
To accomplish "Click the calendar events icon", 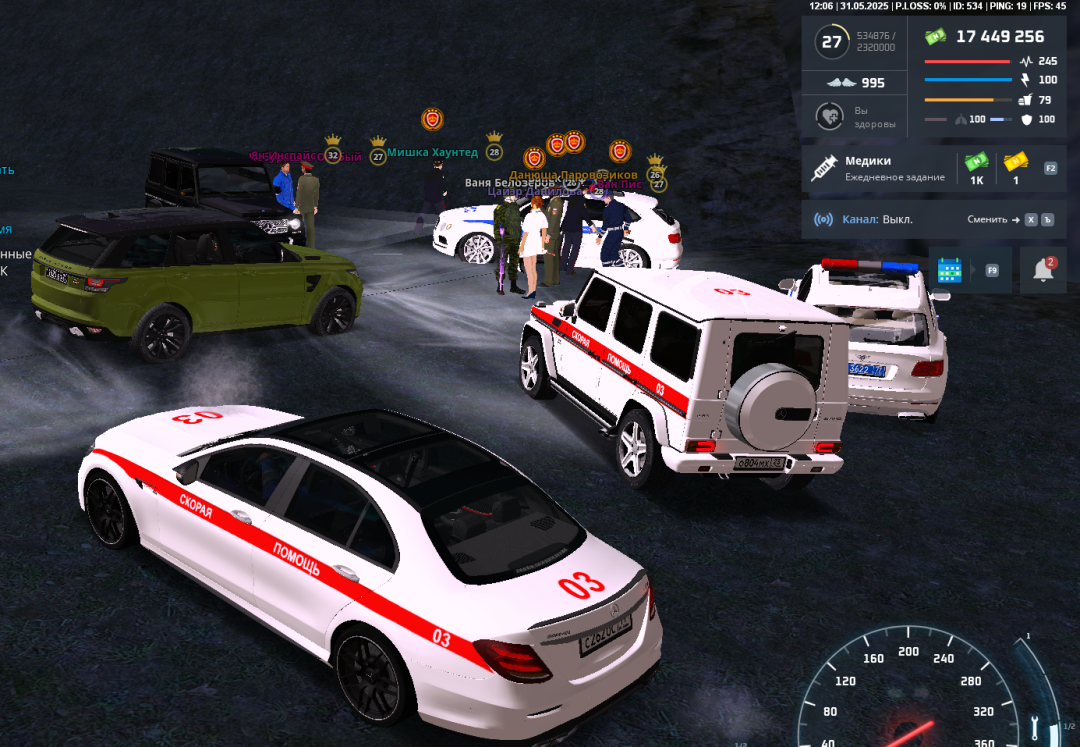I will 949,270.
